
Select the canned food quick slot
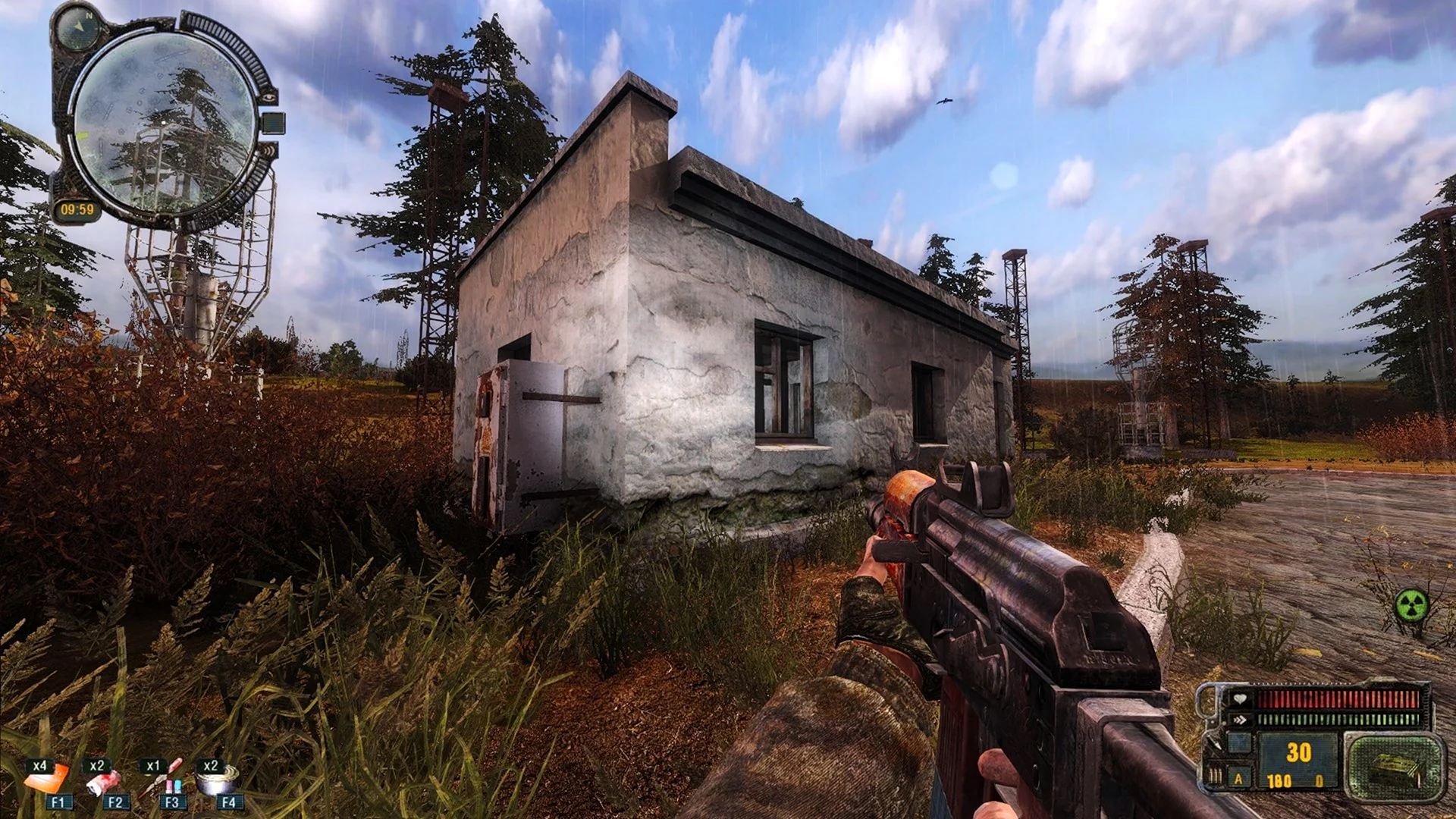217,781
